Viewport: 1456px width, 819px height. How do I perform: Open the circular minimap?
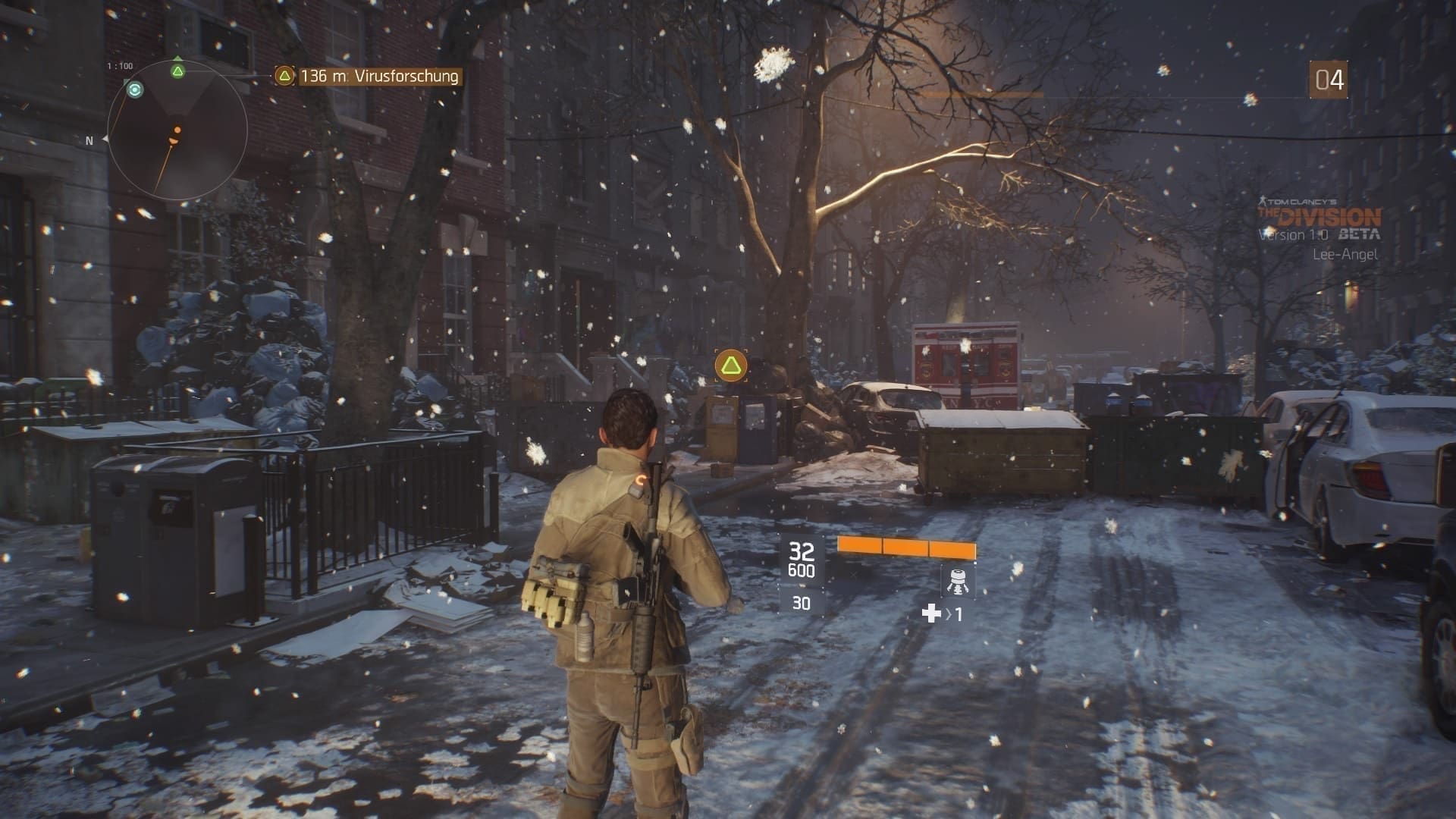[x=177, y=131]
